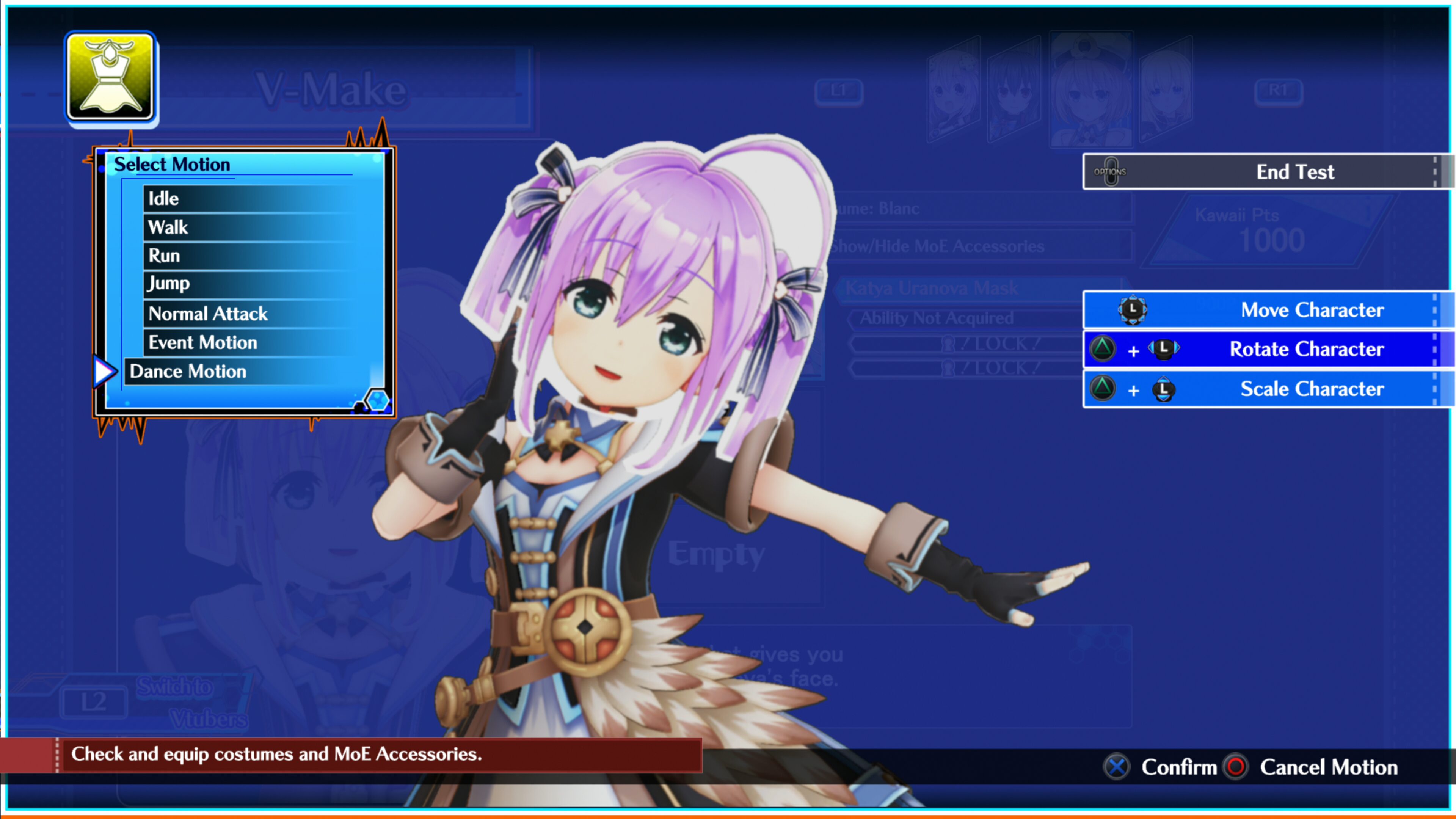Click the R1 shoulder button icon
1456x819 pixels.
click(1279, 91)
